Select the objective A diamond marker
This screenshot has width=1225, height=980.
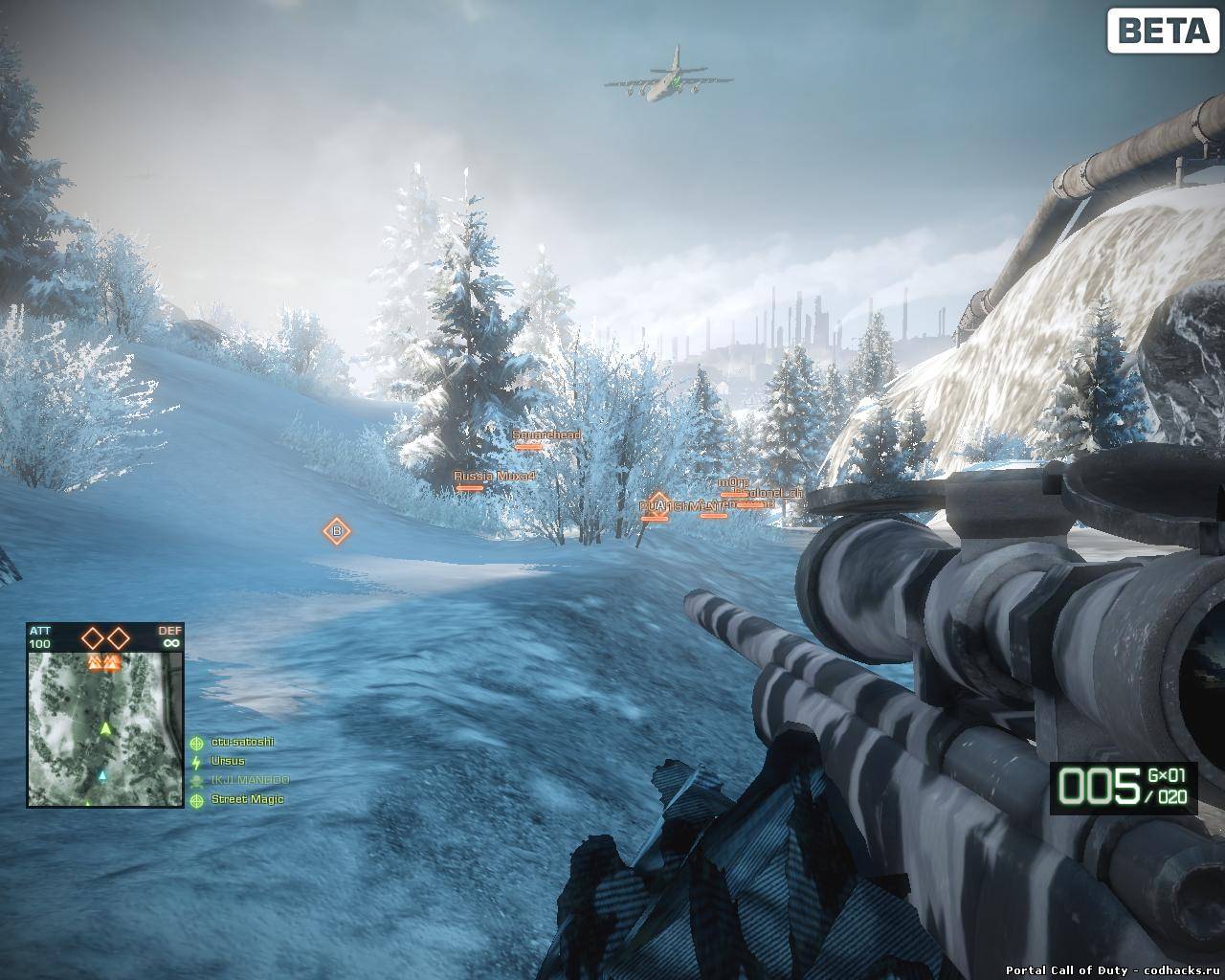click(658, 504)
